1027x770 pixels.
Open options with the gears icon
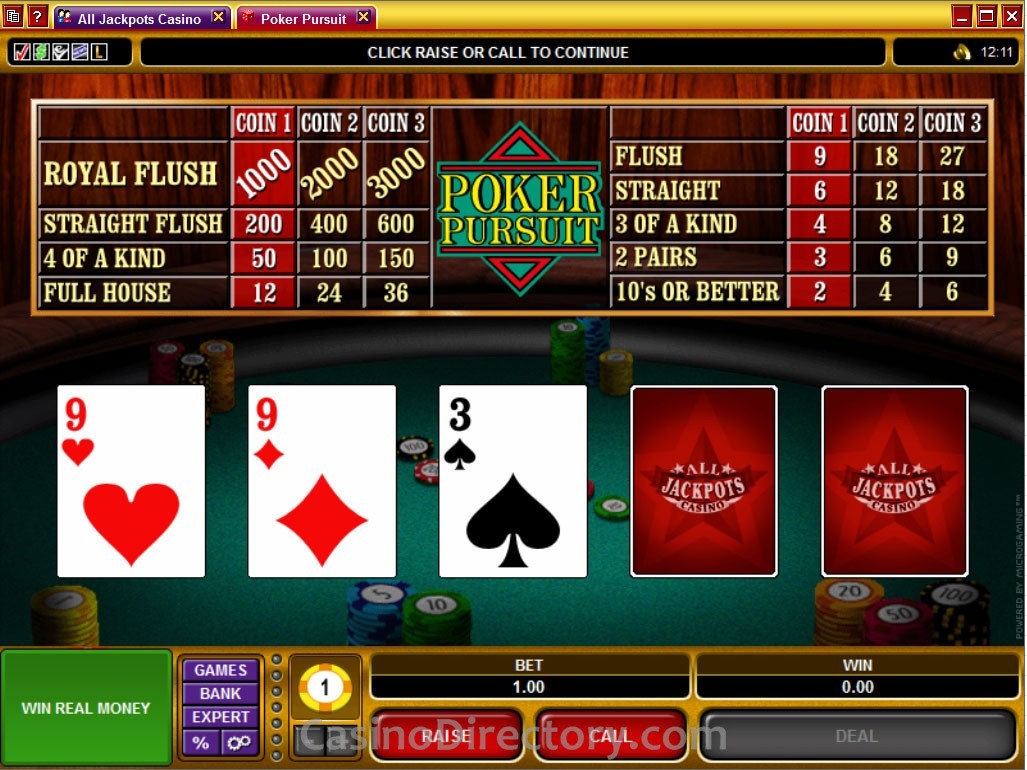tap(240, 742)
